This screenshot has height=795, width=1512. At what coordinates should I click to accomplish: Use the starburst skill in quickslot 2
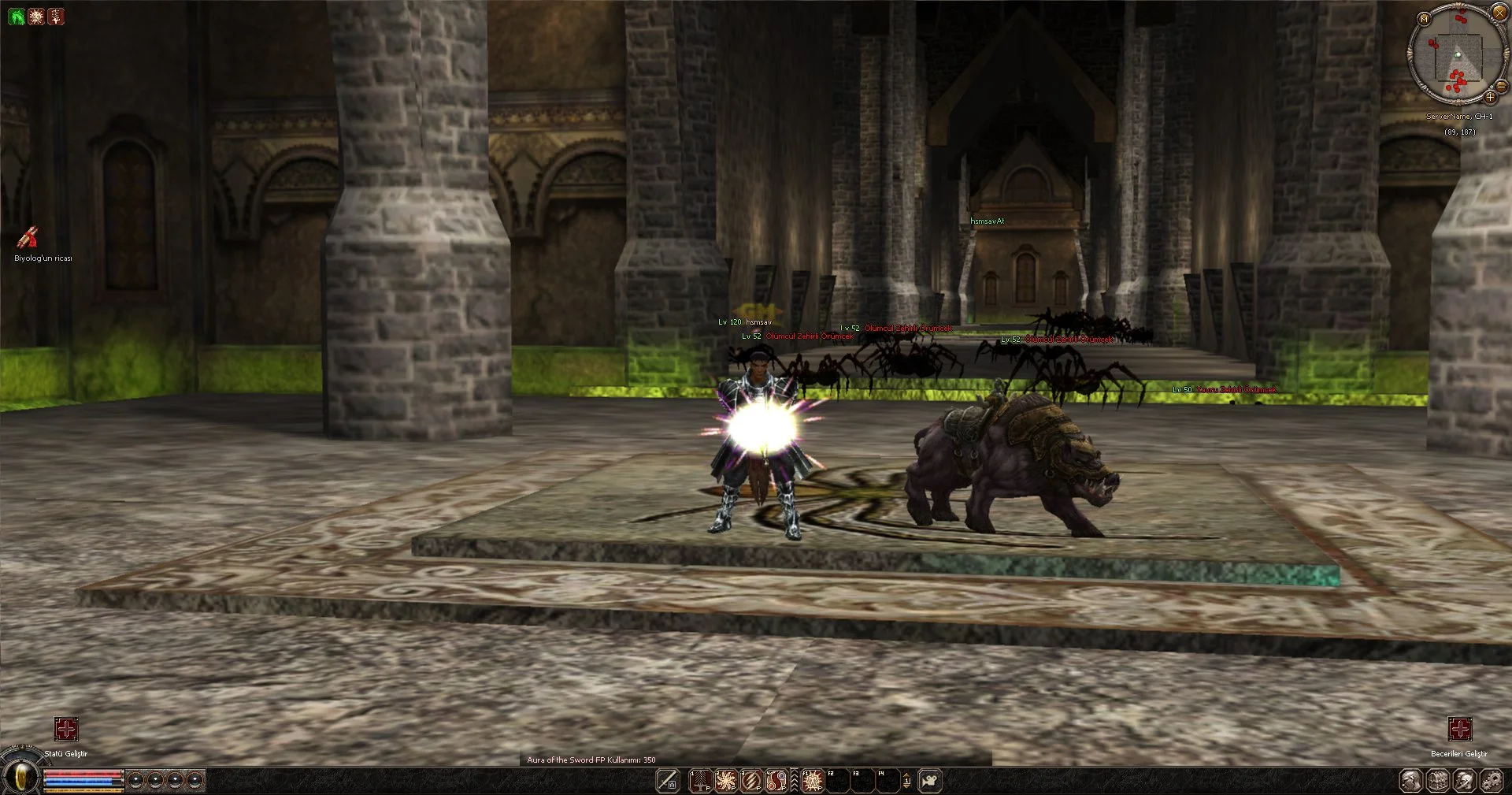[726, 781]
